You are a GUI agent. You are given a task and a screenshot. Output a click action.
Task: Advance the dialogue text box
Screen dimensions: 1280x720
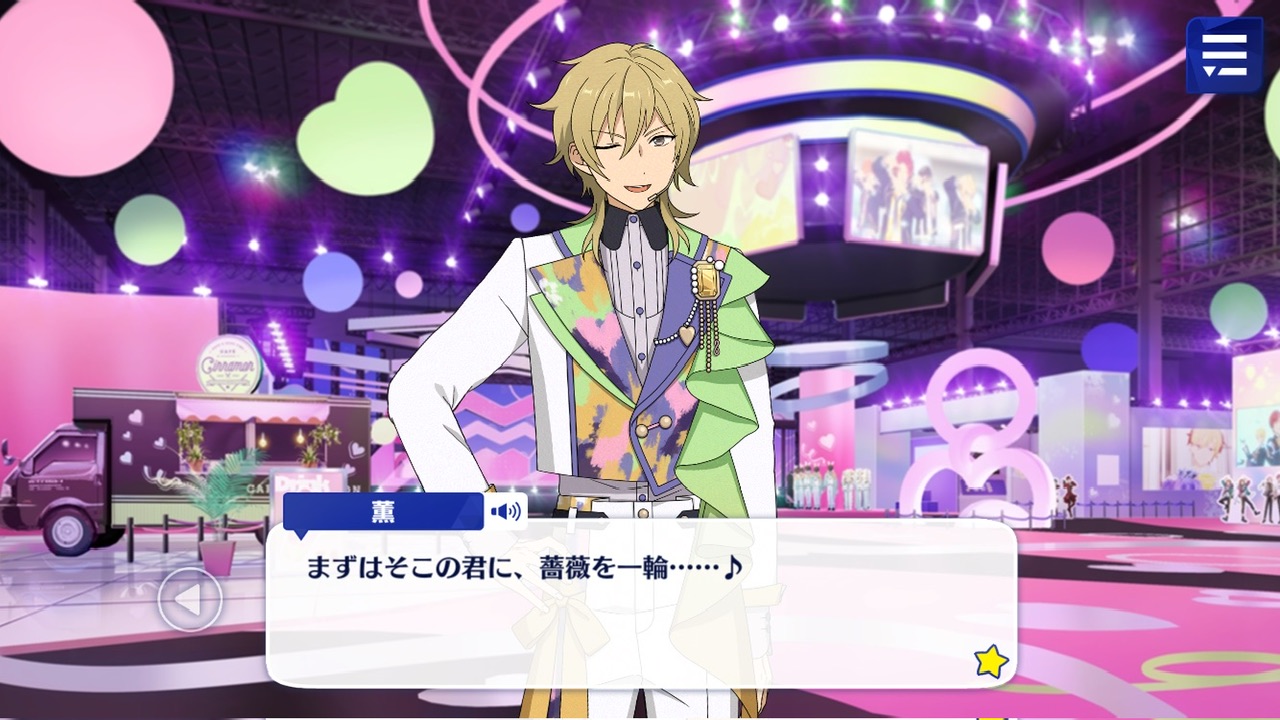click(x=640, y=610)
